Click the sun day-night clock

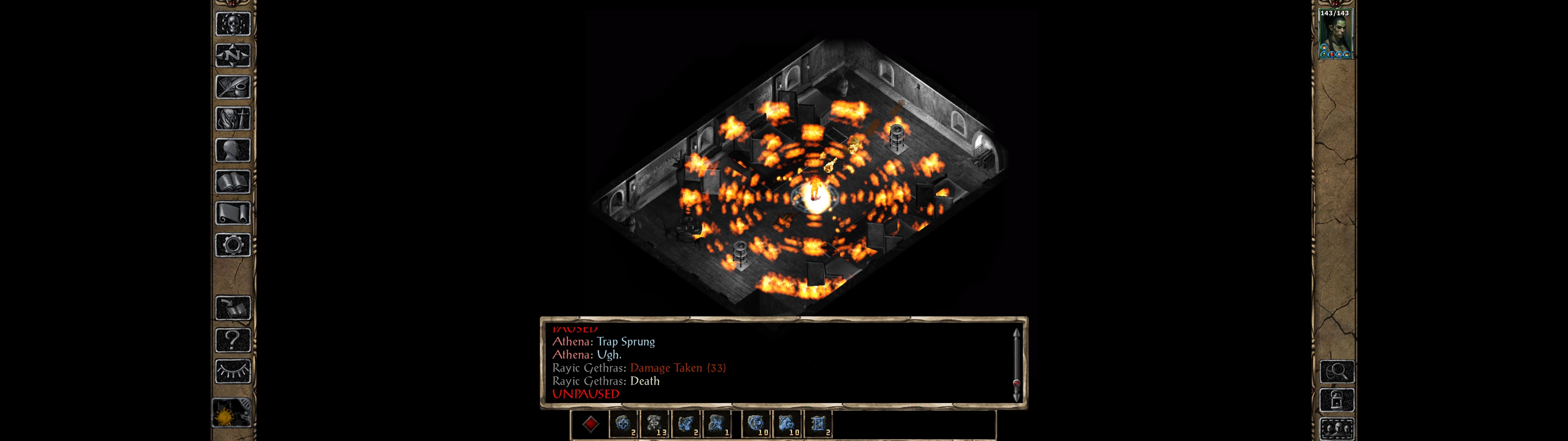231,414
